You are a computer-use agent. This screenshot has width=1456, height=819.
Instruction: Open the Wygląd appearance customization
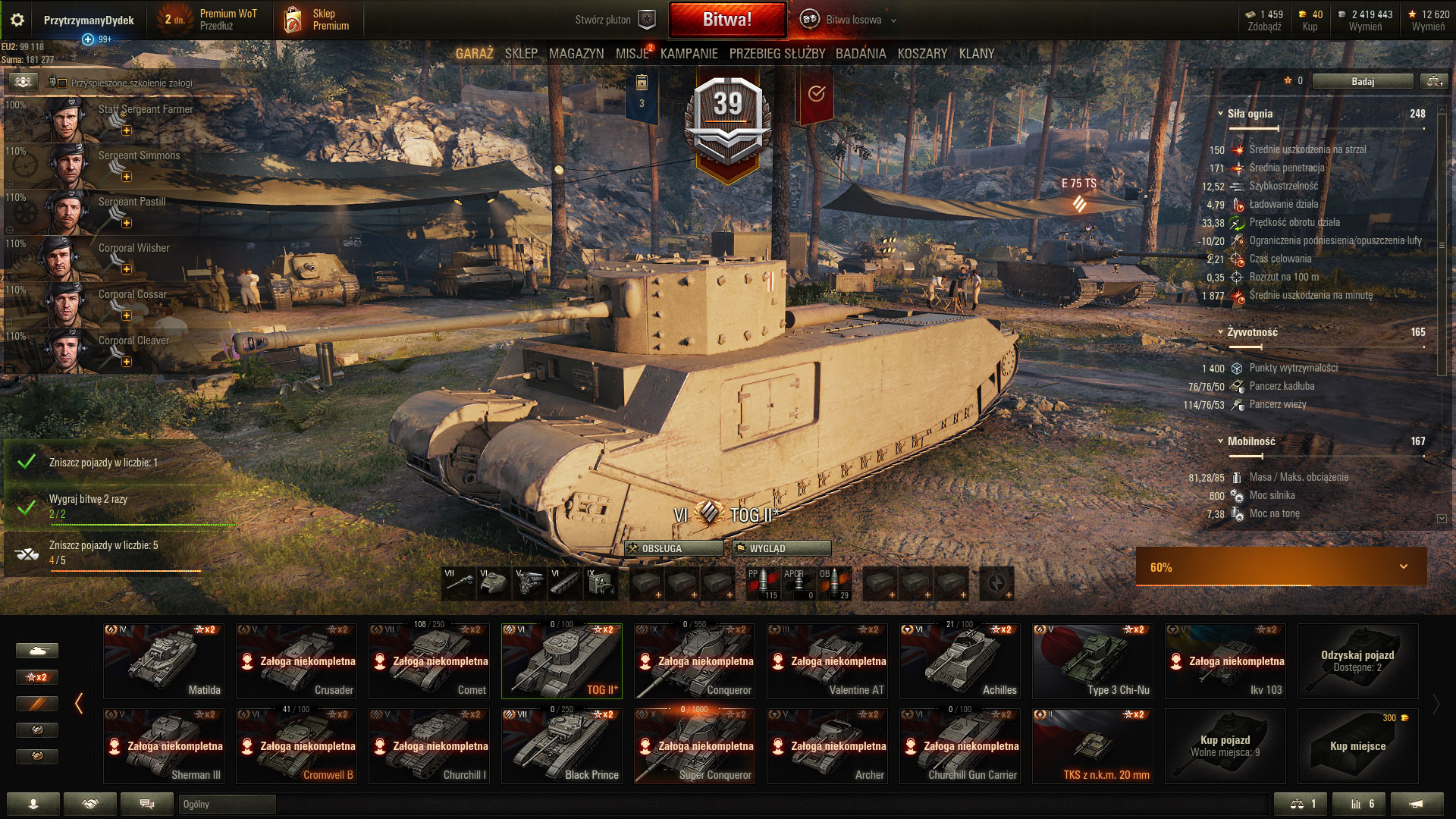point(781,548)
